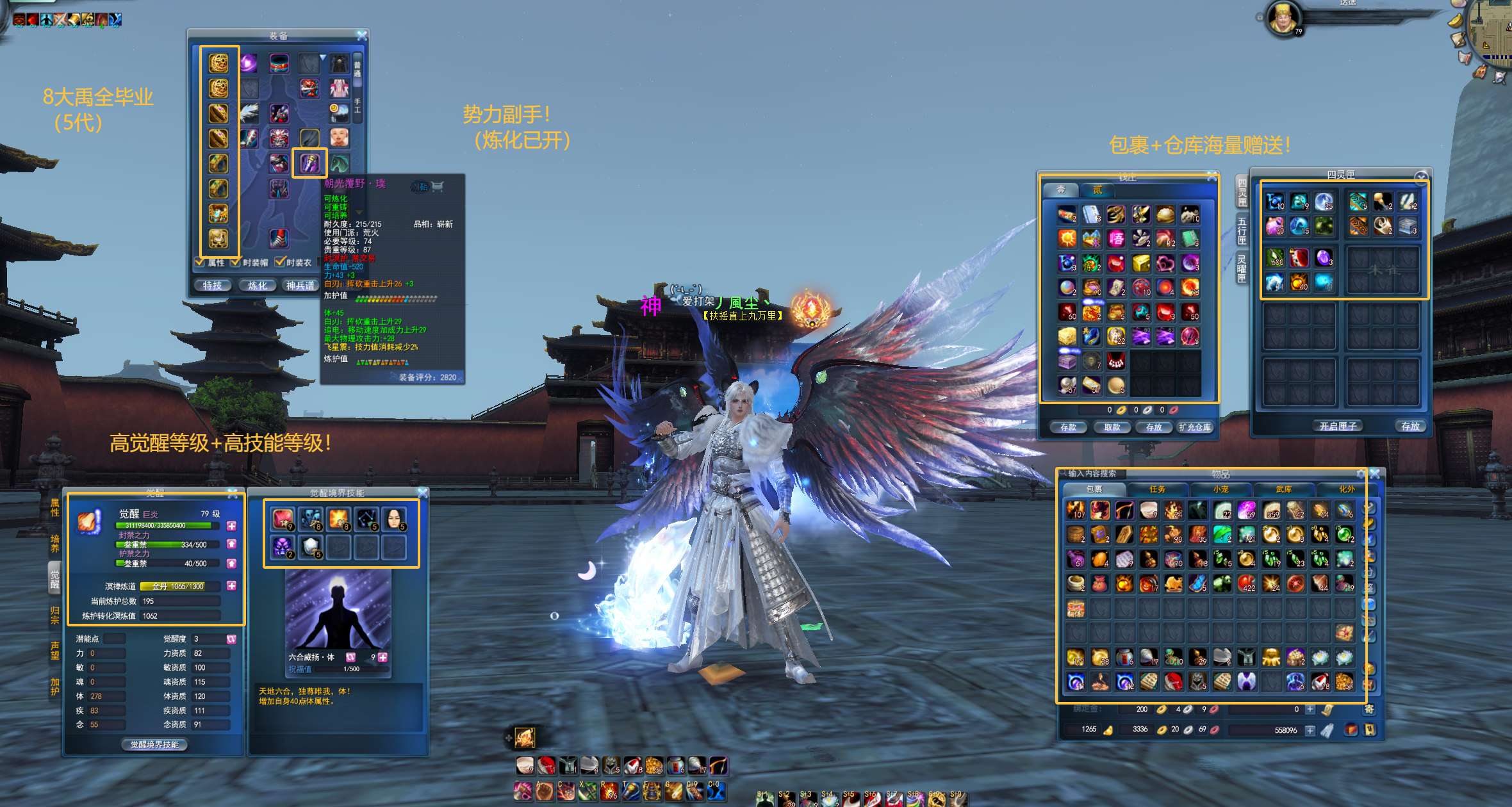Open the 神兵谱 weapon codex
This screenshot has width=1512, height=807.
(x=300, y=286)
